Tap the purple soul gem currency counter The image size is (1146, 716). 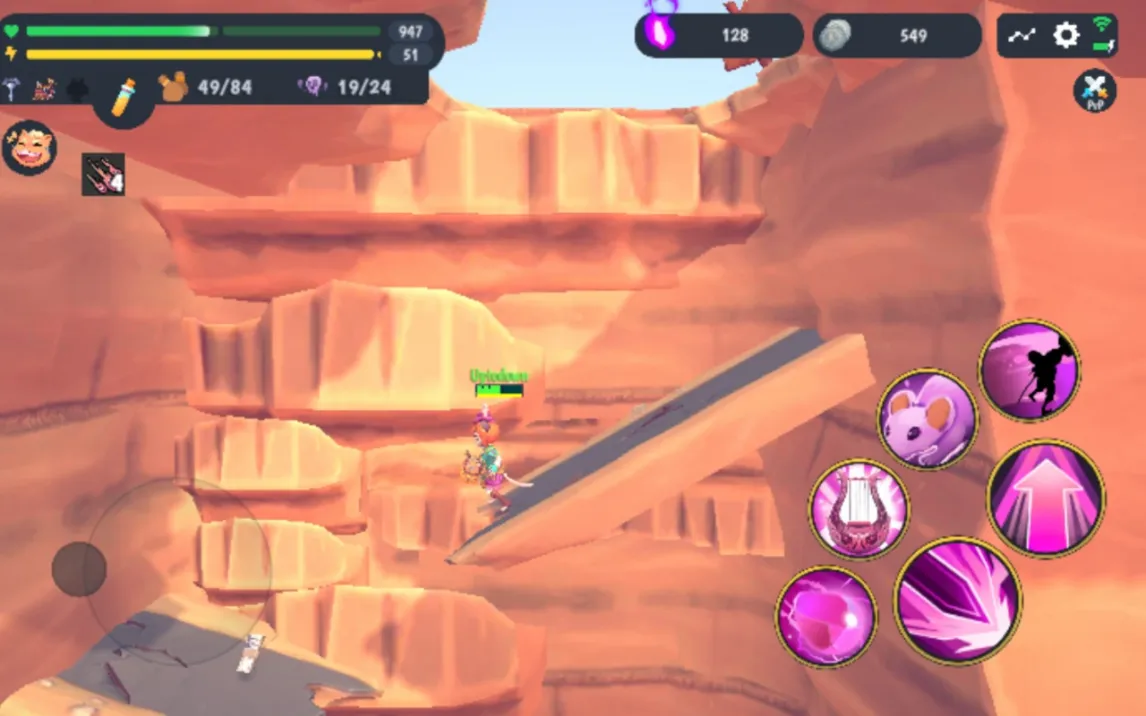pos(718,35)
